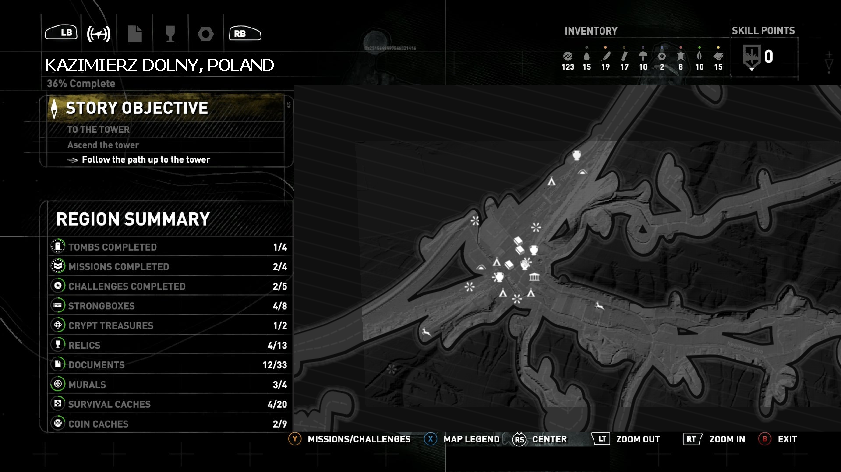Select the map tab icon
841x472 pixels.
pos(99,33)
